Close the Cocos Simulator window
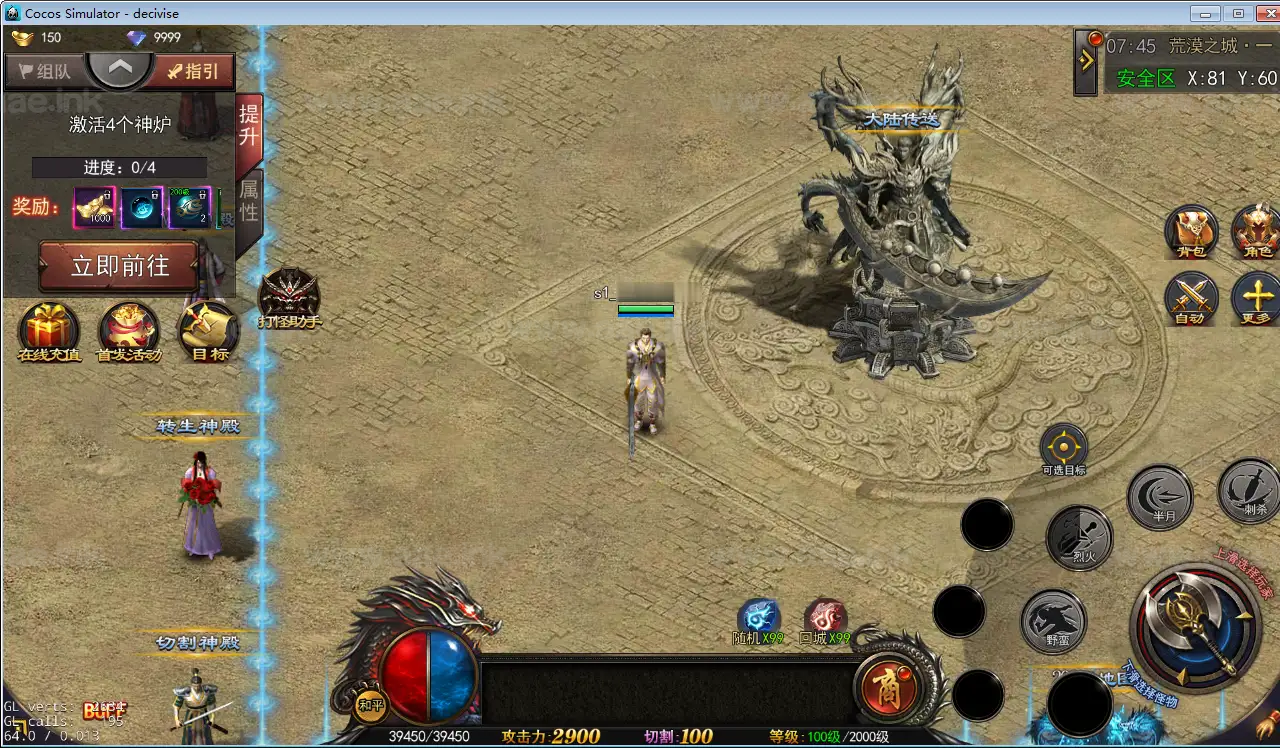1280x748 pixels. click(1263, 13)
